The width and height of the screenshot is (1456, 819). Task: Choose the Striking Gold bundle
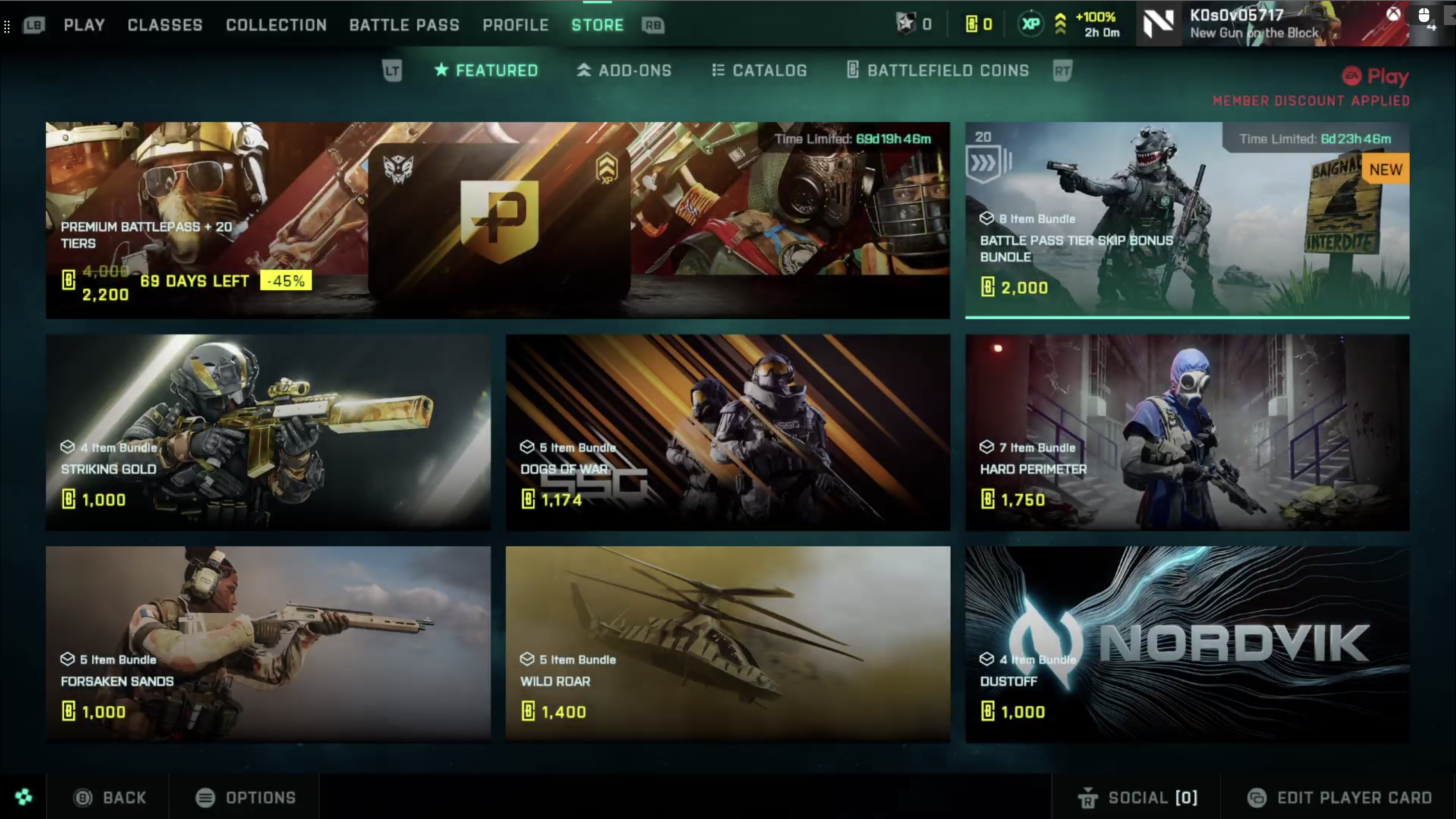point(268,432)
